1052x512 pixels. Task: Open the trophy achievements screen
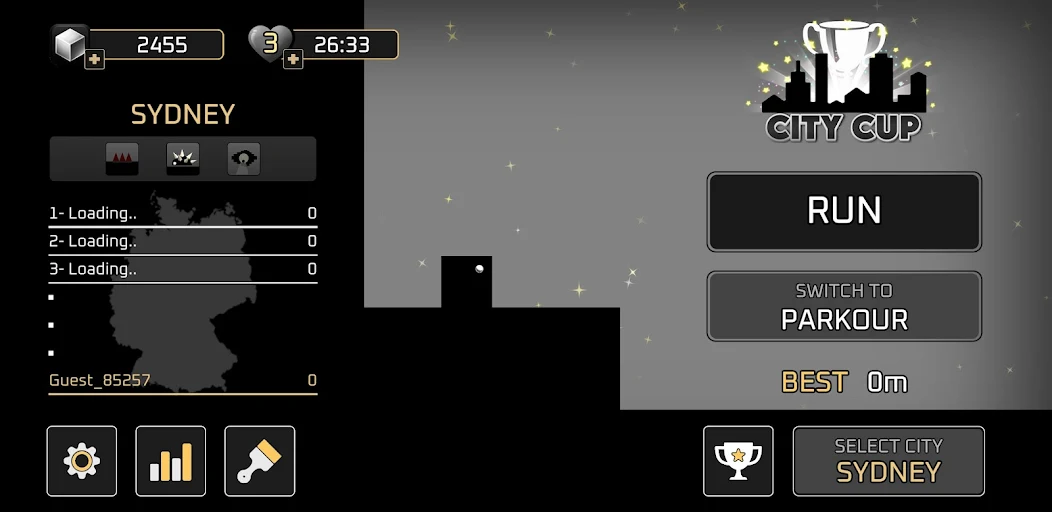point(738,461)
